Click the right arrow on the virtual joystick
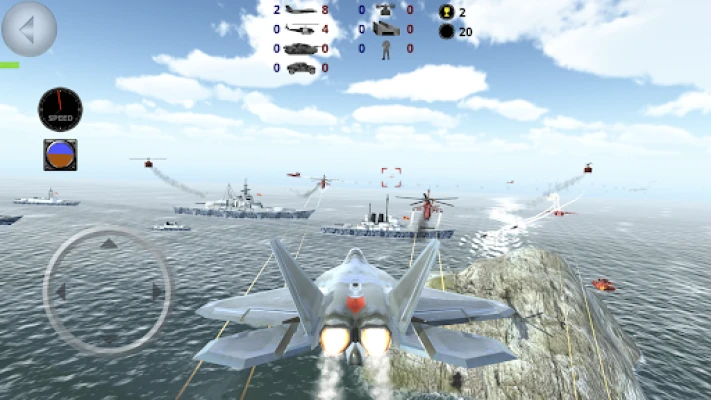The width and height of the screenshot is (711, 400). tap(157, 291)
